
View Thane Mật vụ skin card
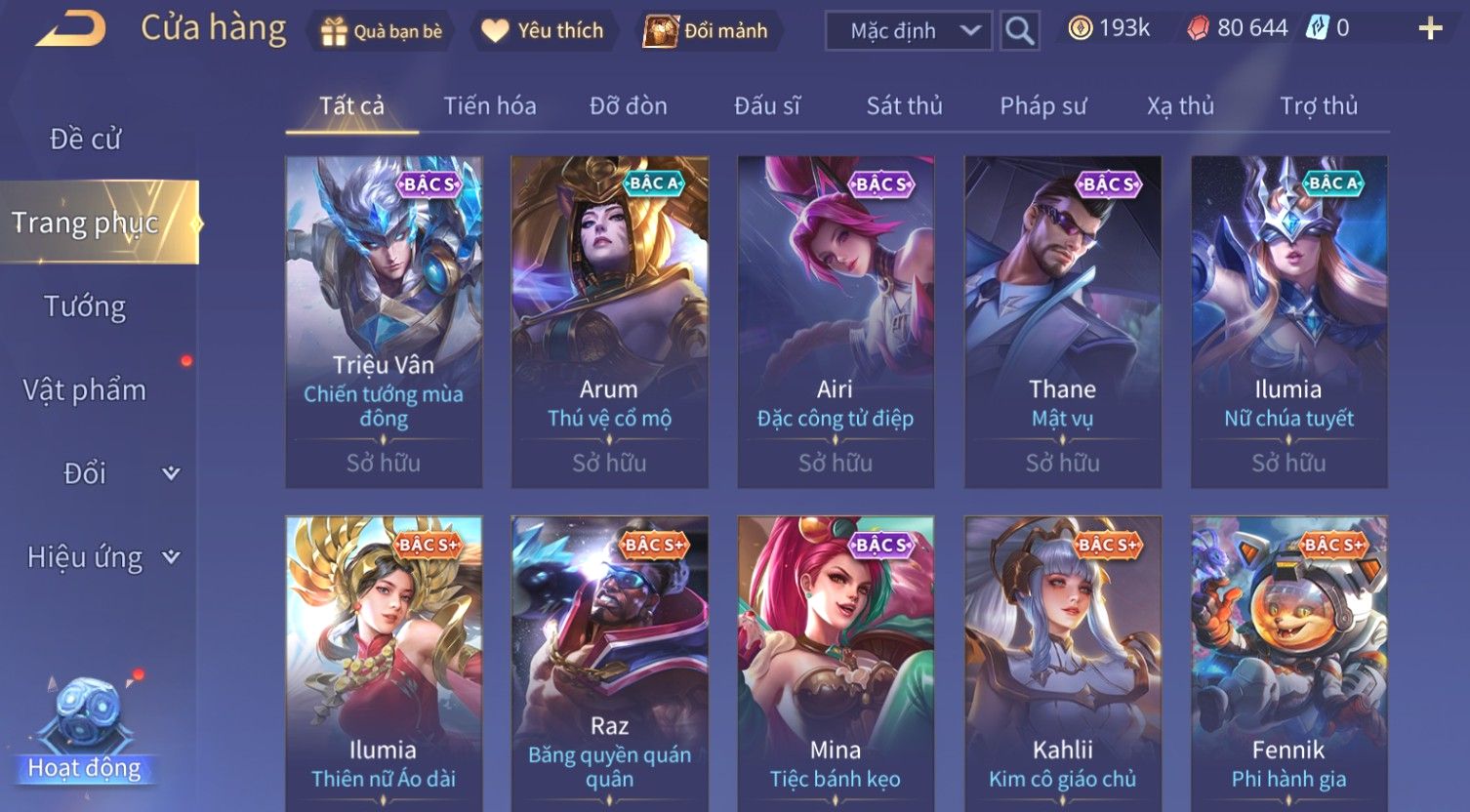[x=1062, y=322]
